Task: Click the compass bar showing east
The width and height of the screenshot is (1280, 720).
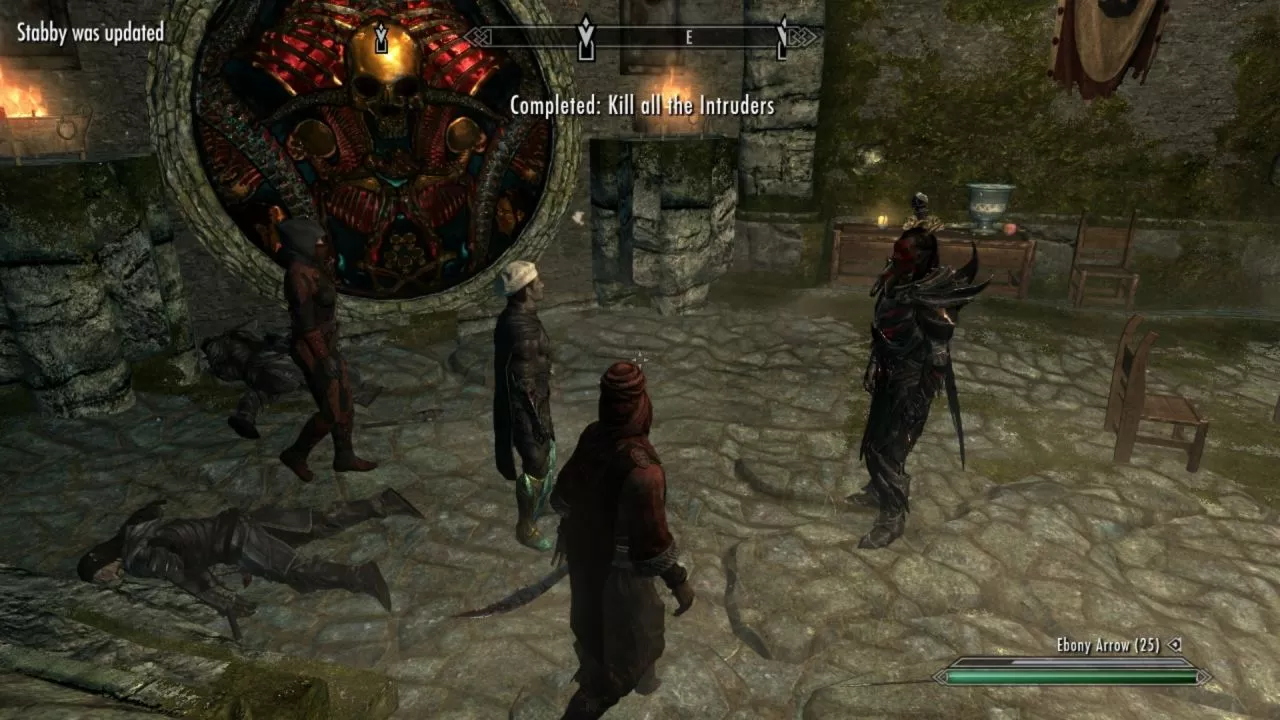Action: [640, 37]
